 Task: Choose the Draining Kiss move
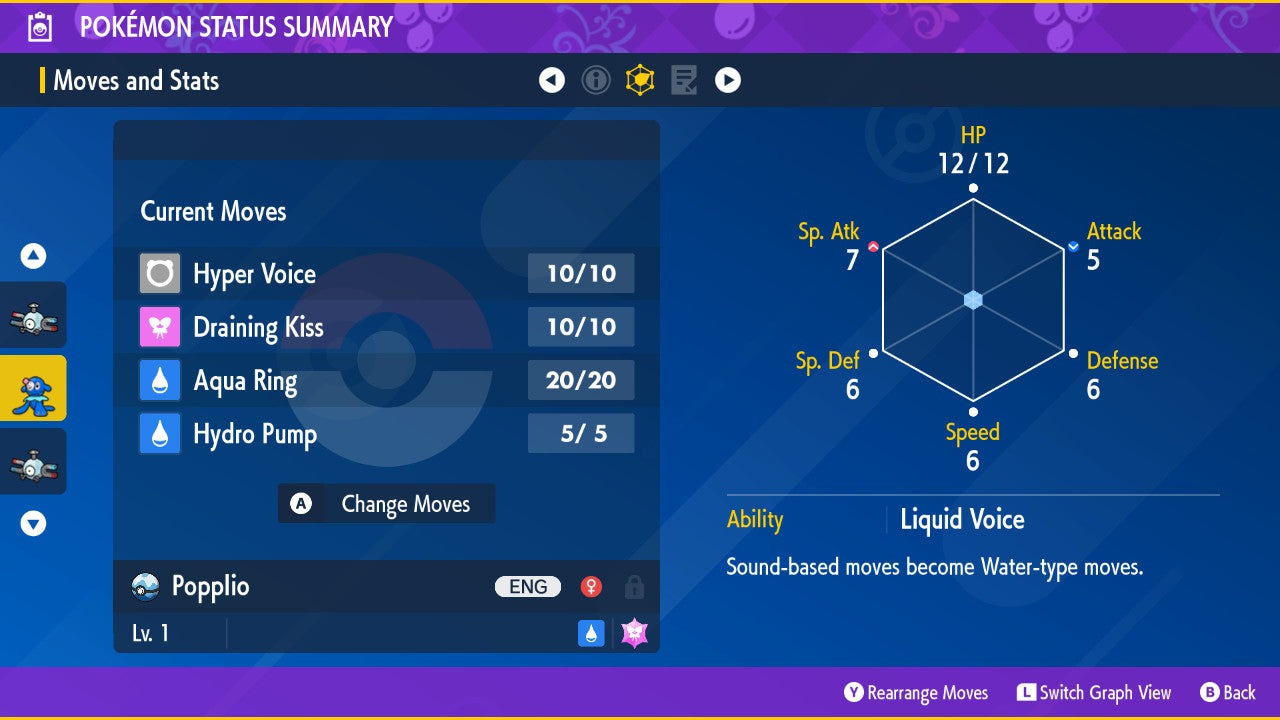[x=386, y=327]
